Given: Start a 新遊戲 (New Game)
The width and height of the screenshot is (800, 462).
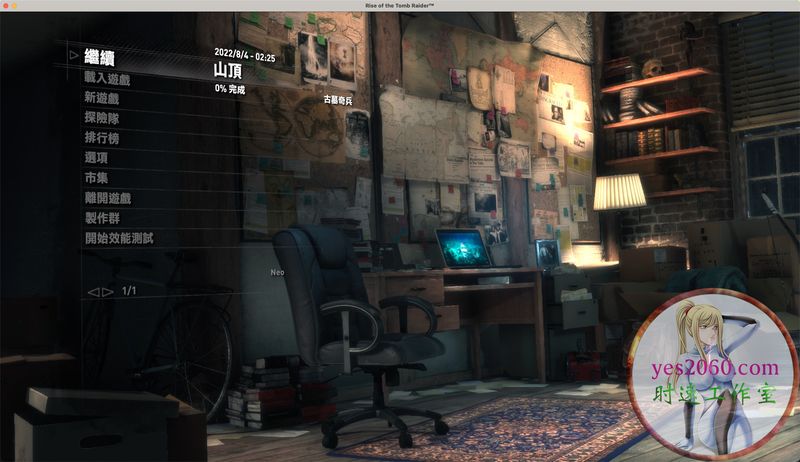Looking at the screenshot, I should click(102, 98).
